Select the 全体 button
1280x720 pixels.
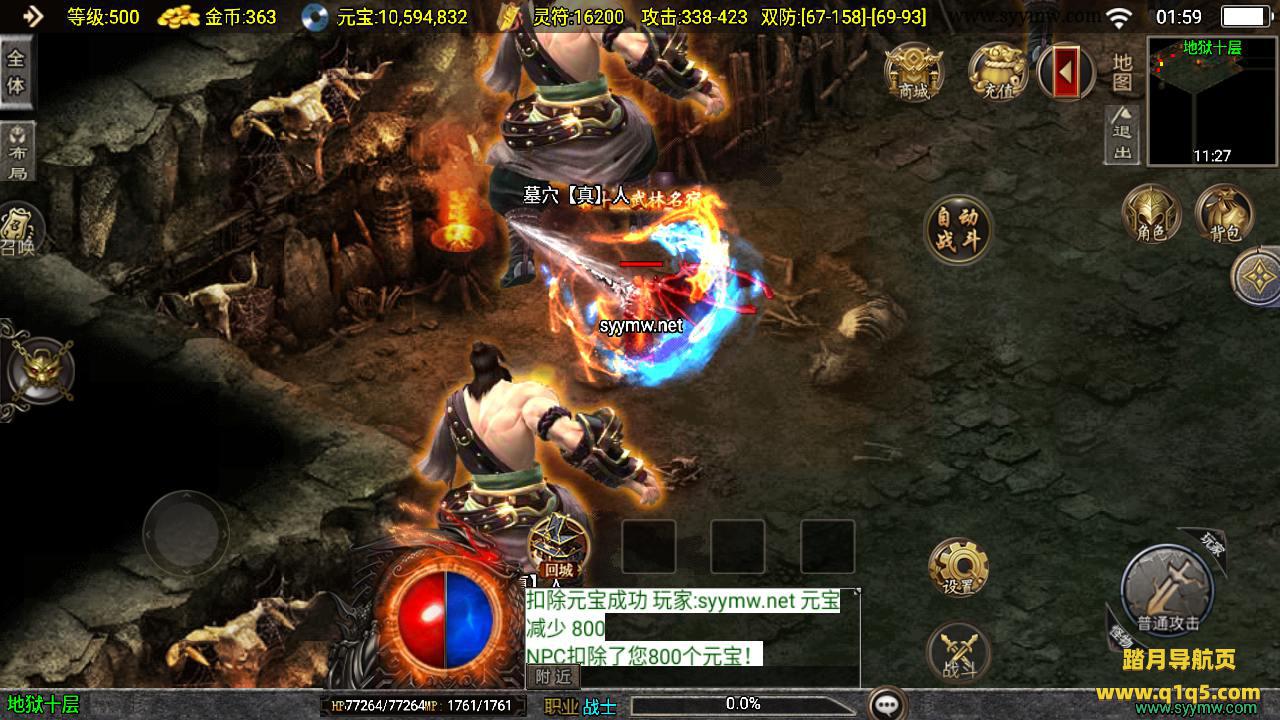click(x=16, y=72)
